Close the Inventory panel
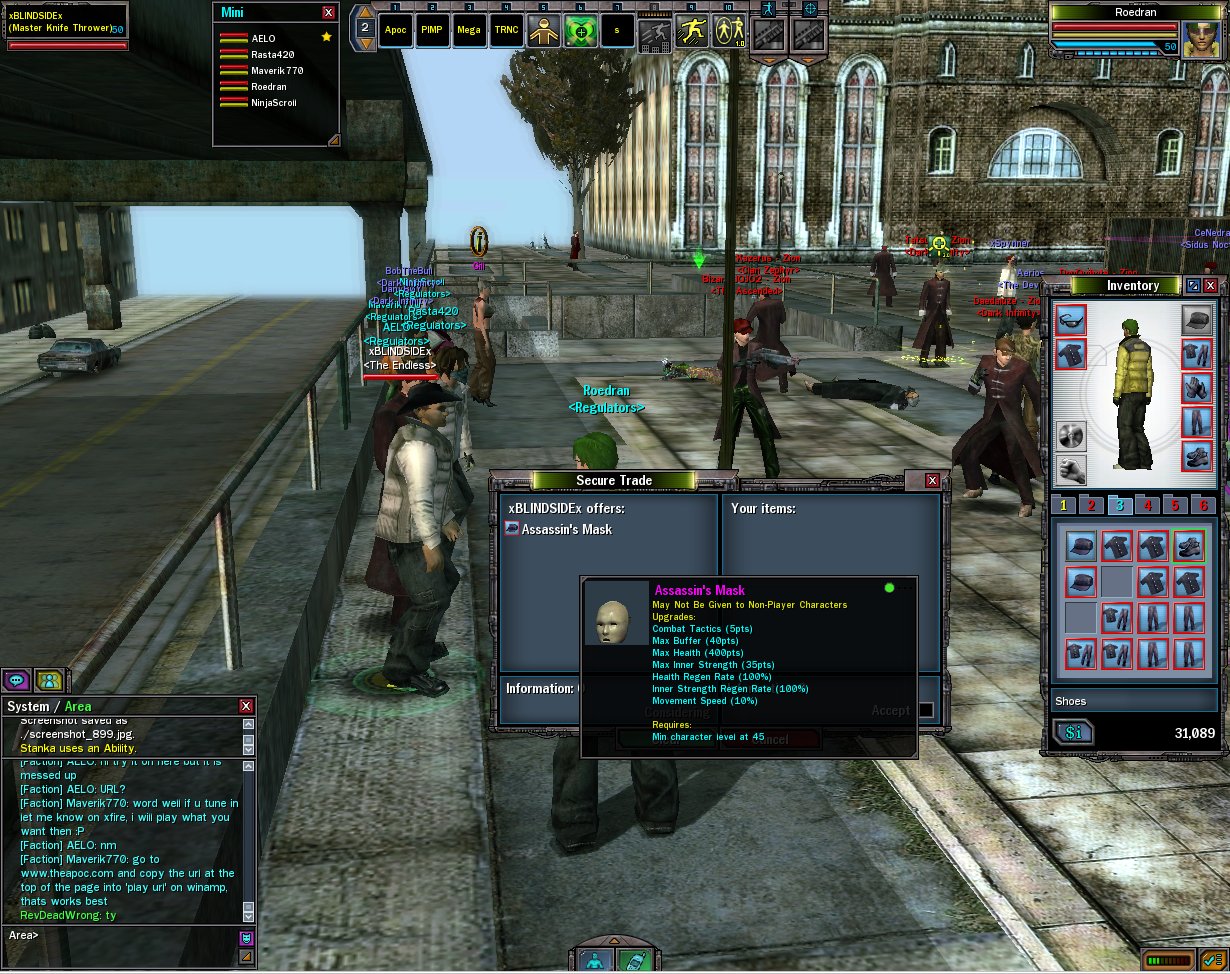The width and height of the screenshot is (1230, 974). 1211,286
